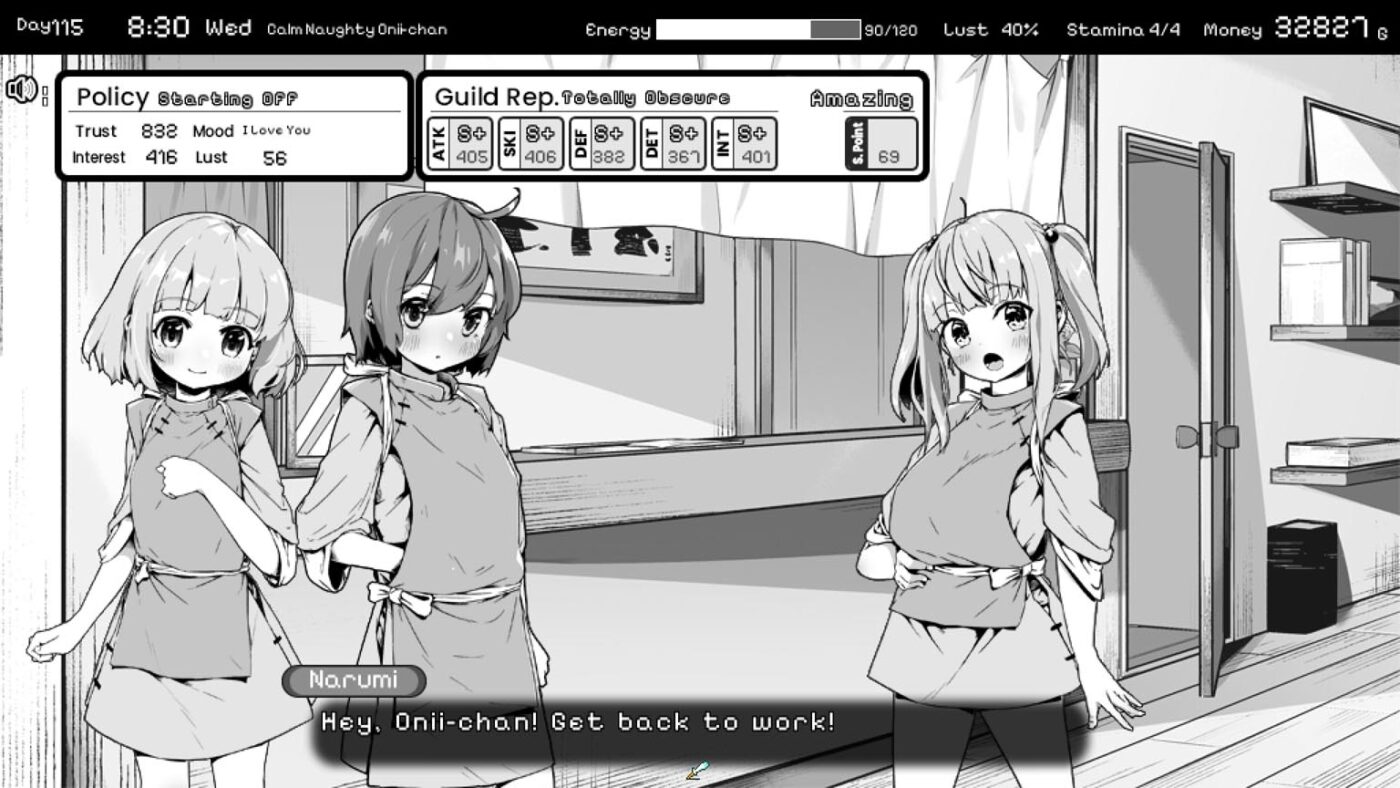Click the Lust 56 stat value
Screen dimensions: 1400x788
[270, 157]
